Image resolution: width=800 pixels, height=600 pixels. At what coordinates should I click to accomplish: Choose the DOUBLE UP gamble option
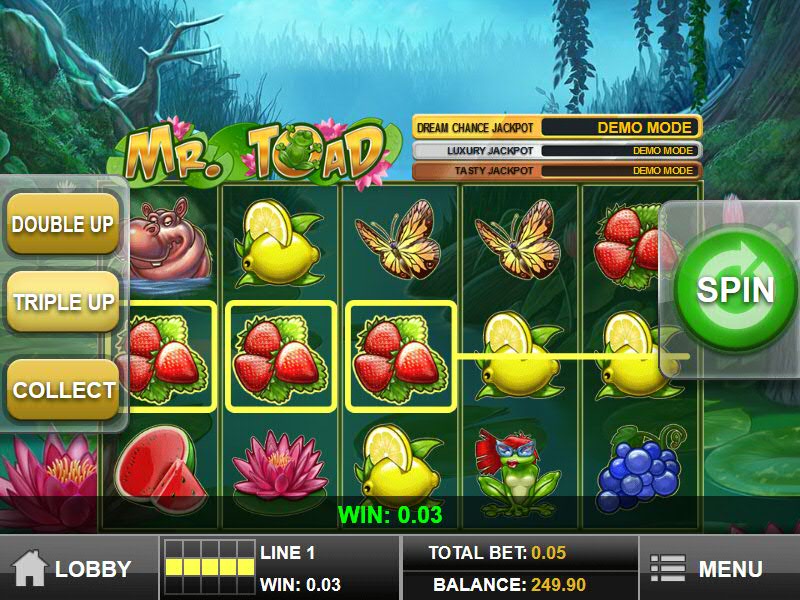(x=62, y=224)
